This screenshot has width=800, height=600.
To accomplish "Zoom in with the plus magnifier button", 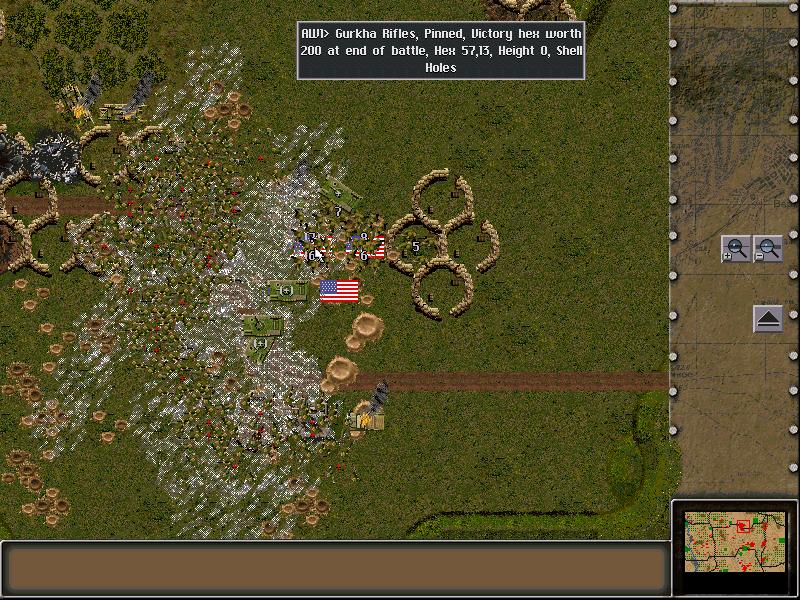I will click(x=736, y=249).
